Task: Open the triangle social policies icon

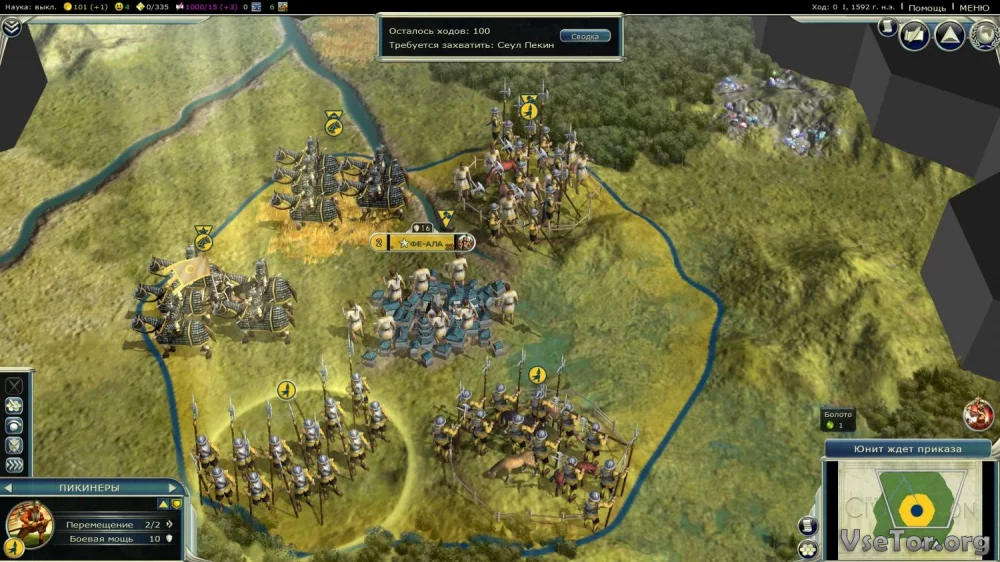Action: (949, 37)
